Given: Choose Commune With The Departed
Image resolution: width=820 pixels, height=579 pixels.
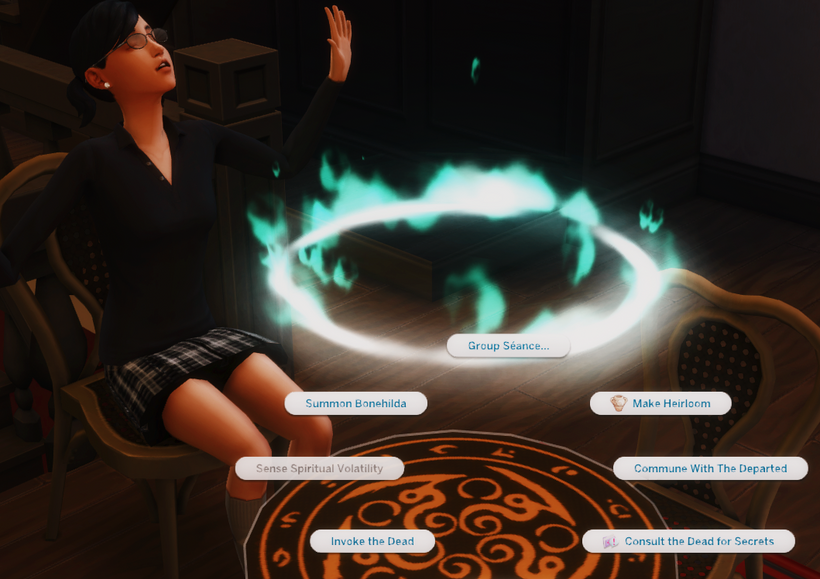Looking at the screenshot, I should coord(710,468).
